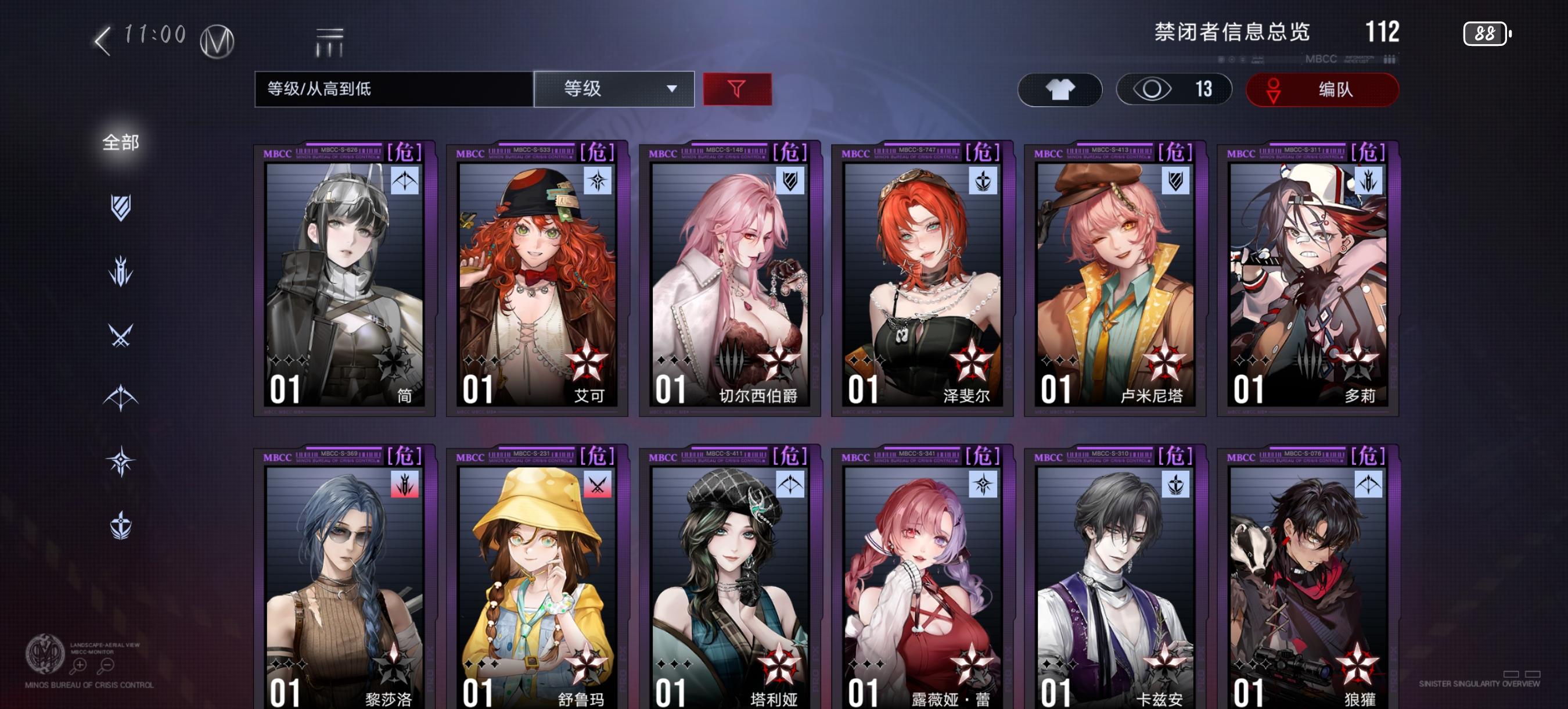The width and height of the screenshot is (1568, 709).
Task: Collapse the 等级 dropdown arrow
Action: 672,89
